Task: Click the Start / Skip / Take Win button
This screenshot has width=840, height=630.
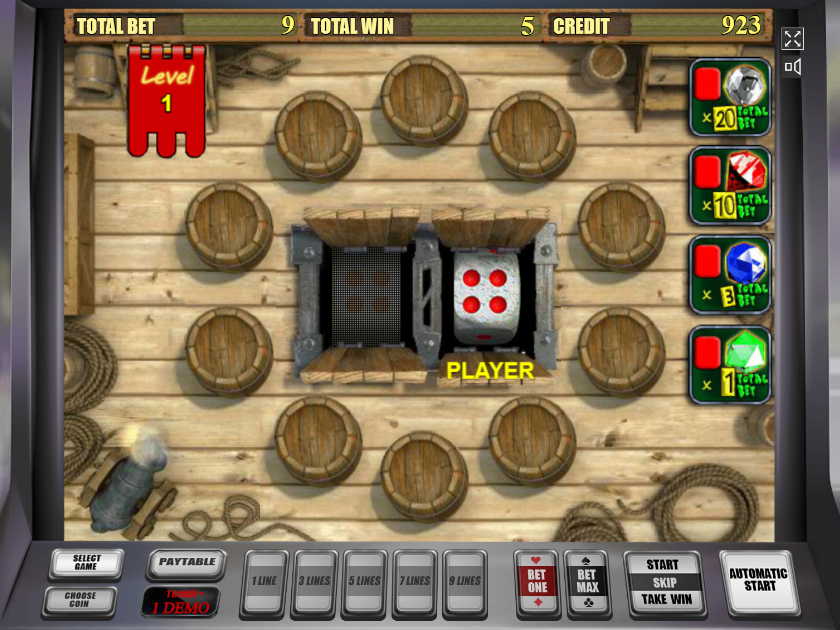Action: point(662,582)
